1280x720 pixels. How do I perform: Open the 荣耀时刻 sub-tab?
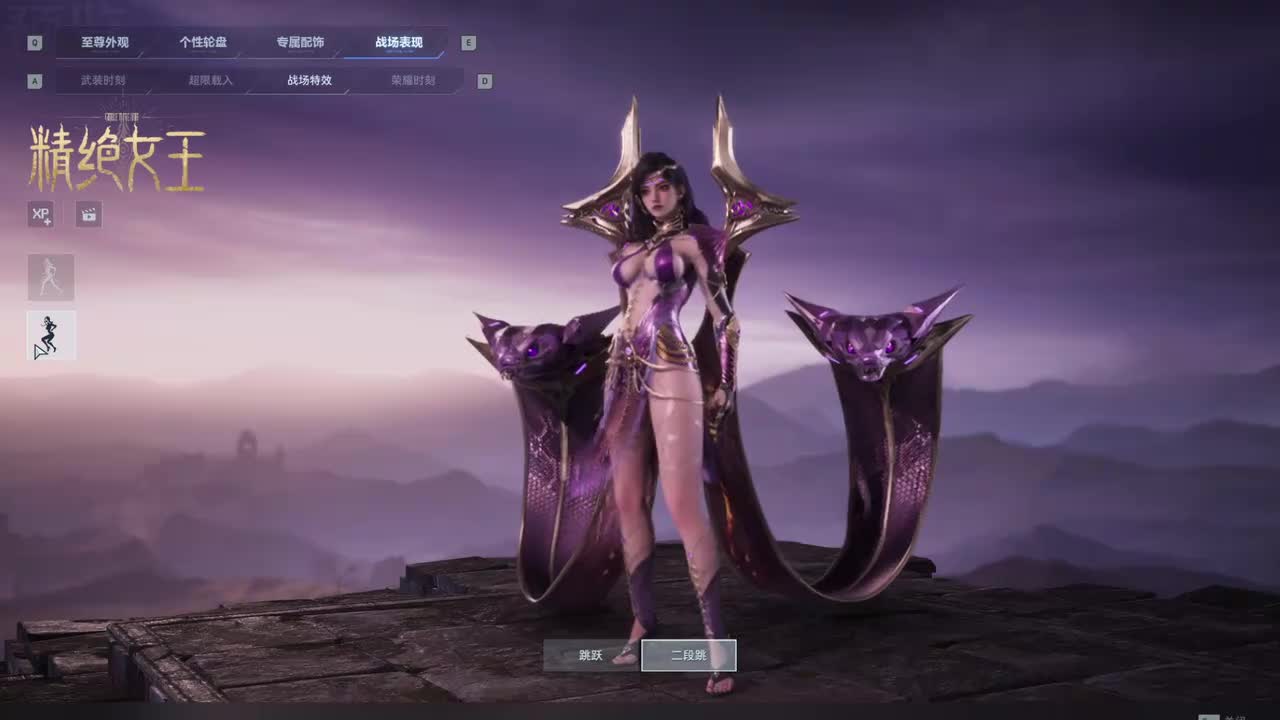point(412,80)
